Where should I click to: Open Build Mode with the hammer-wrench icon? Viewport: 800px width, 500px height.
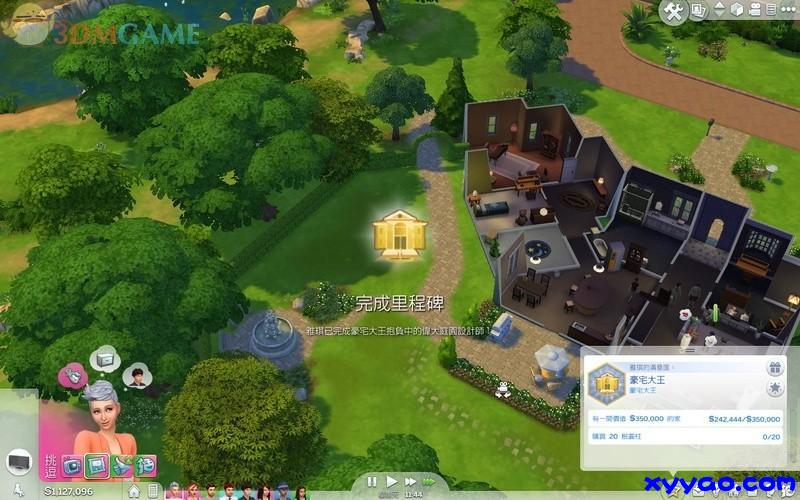[673, 12]
